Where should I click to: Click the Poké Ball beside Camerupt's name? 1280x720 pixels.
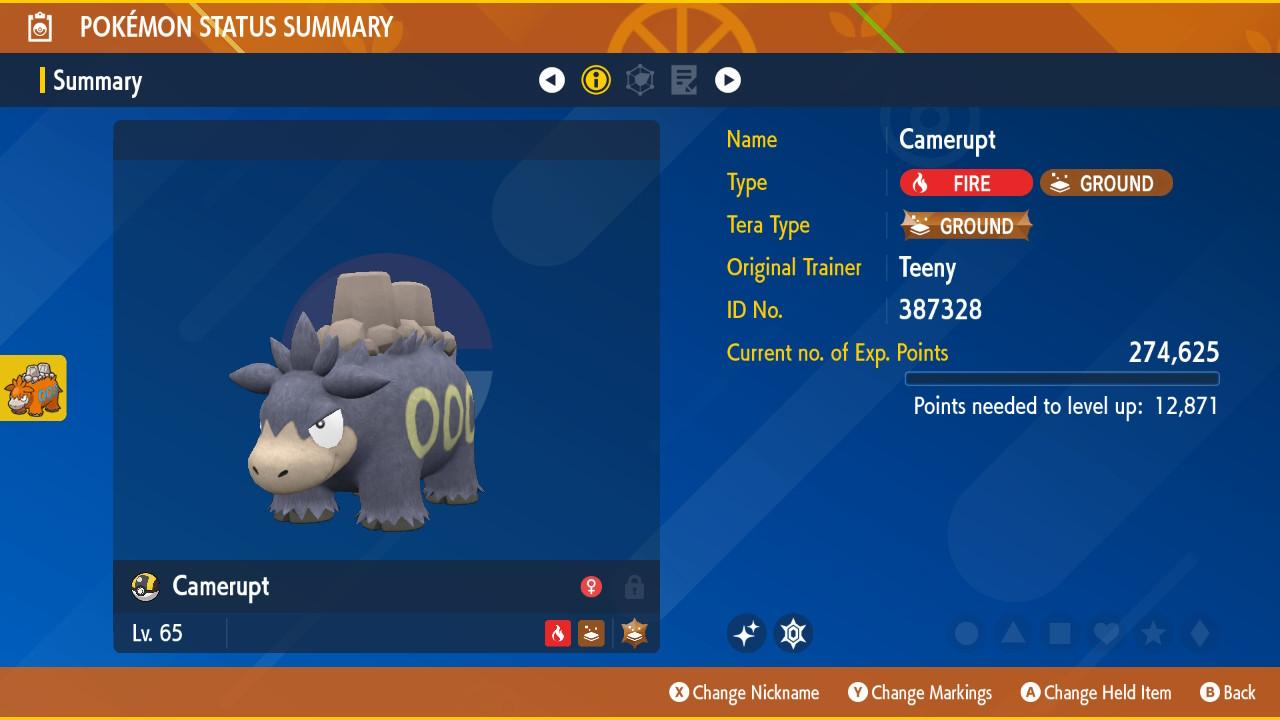pyautogui.click(x=144, y=588)
